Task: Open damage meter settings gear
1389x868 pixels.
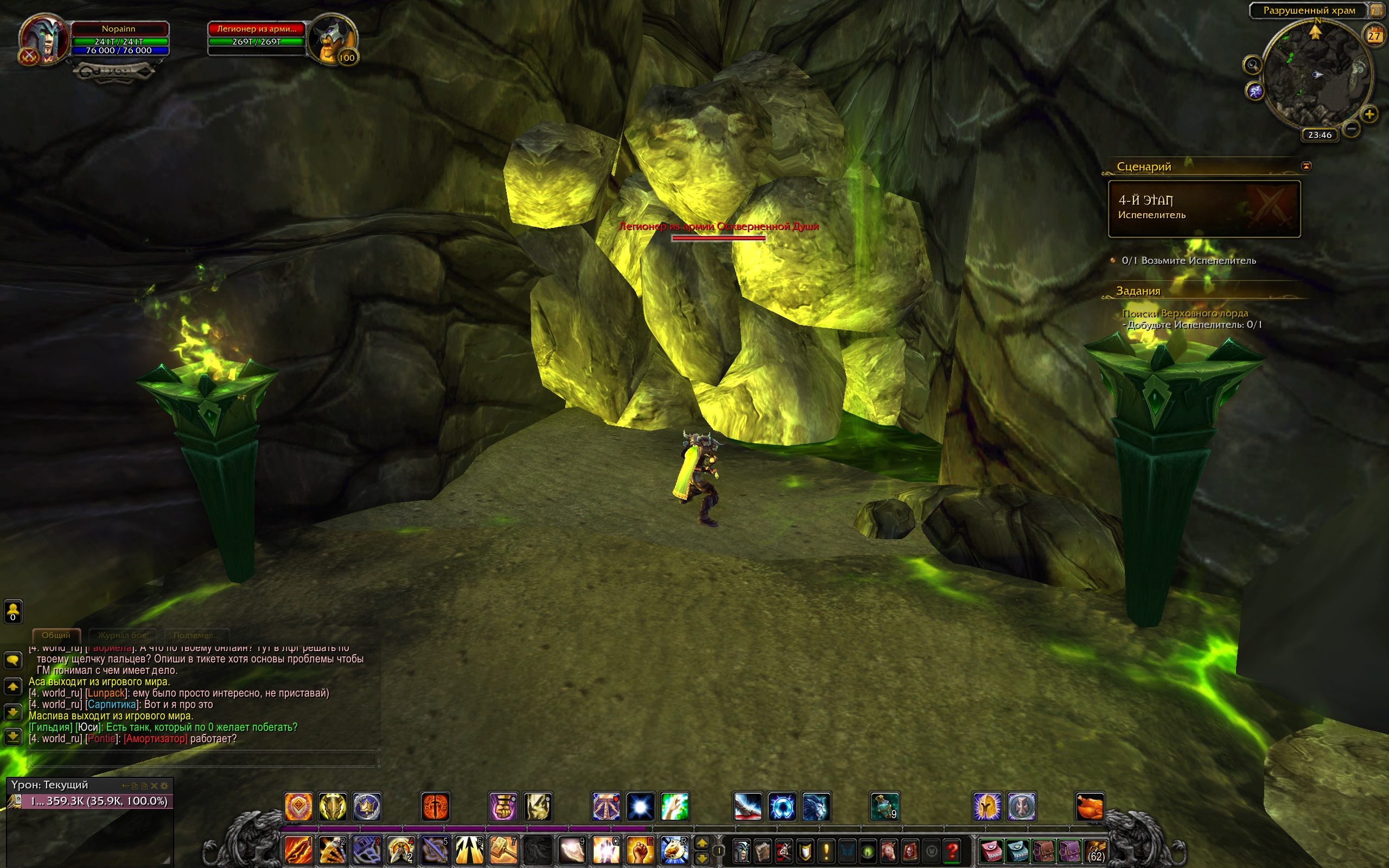Action: (x=164, y=786)
